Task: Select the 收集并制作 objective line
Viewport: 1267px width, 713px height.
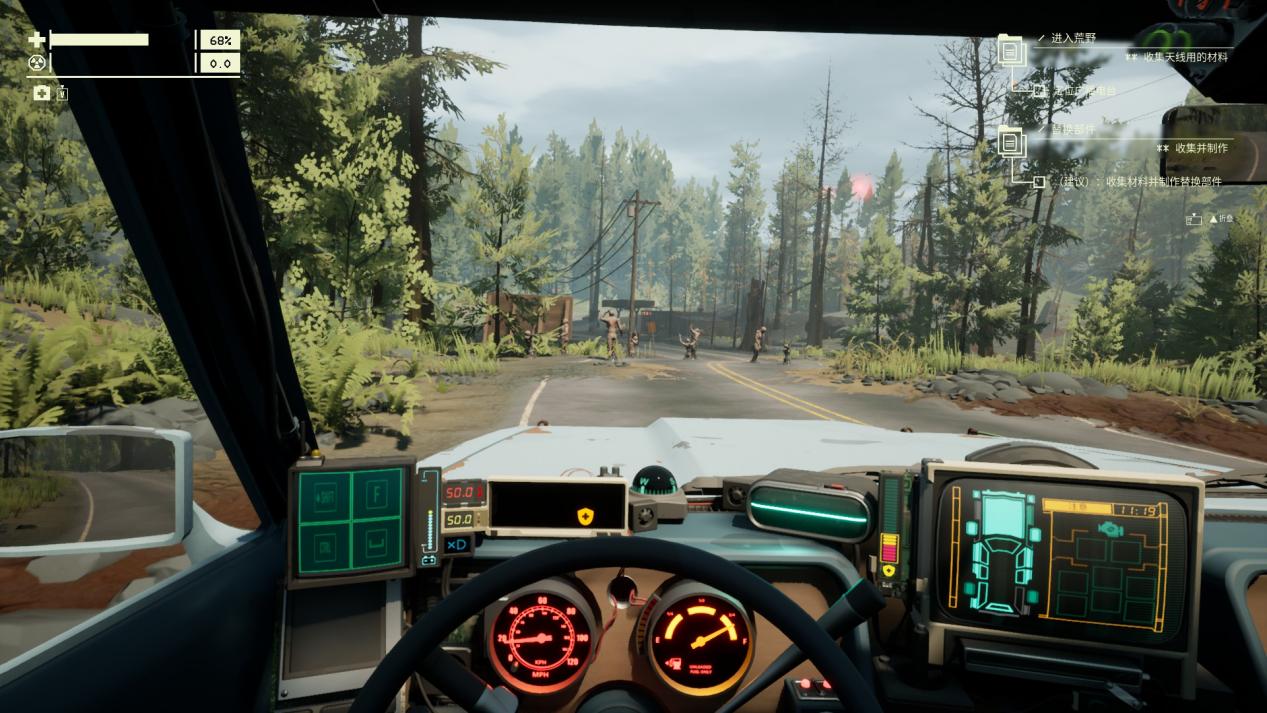Action: pos(1200,148)
